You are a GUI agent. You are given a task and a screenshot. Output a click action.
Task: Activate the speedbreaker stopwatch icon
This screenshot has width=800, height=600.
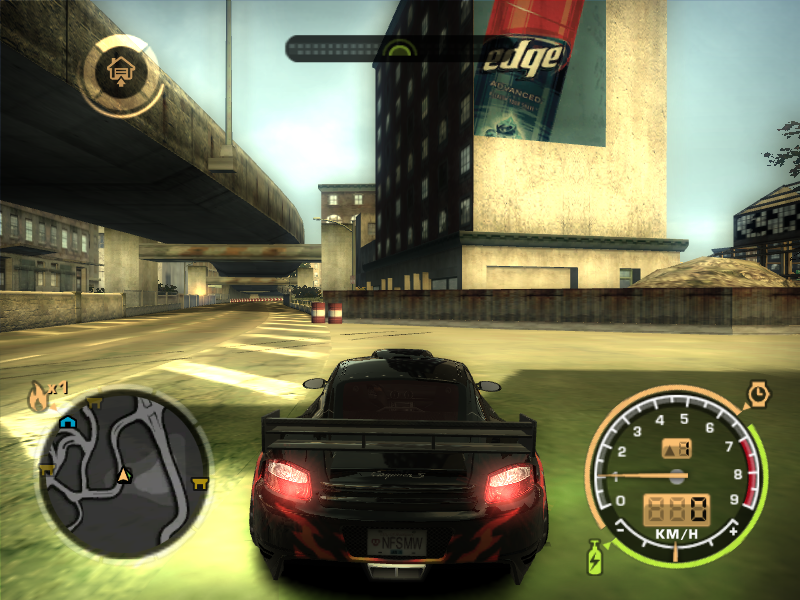[758, 396]
